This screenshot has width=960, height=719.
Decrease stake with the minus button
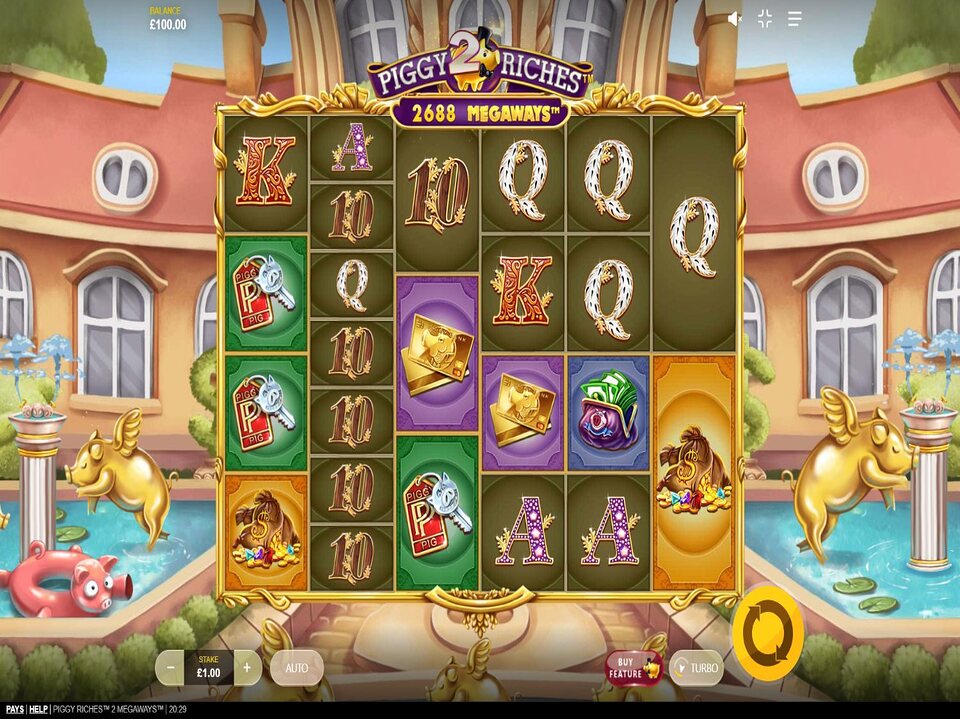pos(170,667)
